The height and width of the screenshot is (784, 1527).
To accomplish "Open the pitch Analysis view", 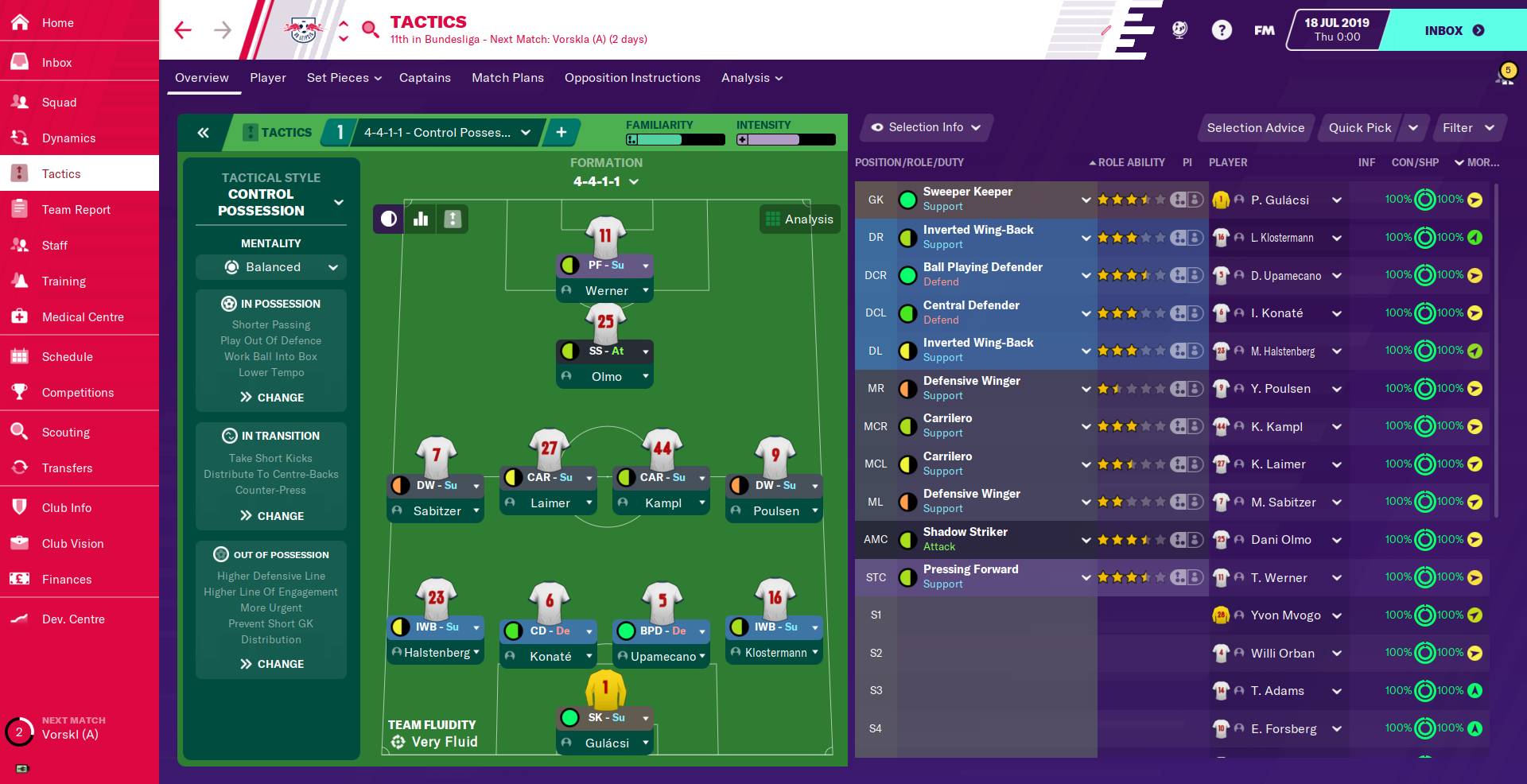I will coord(800,219).
